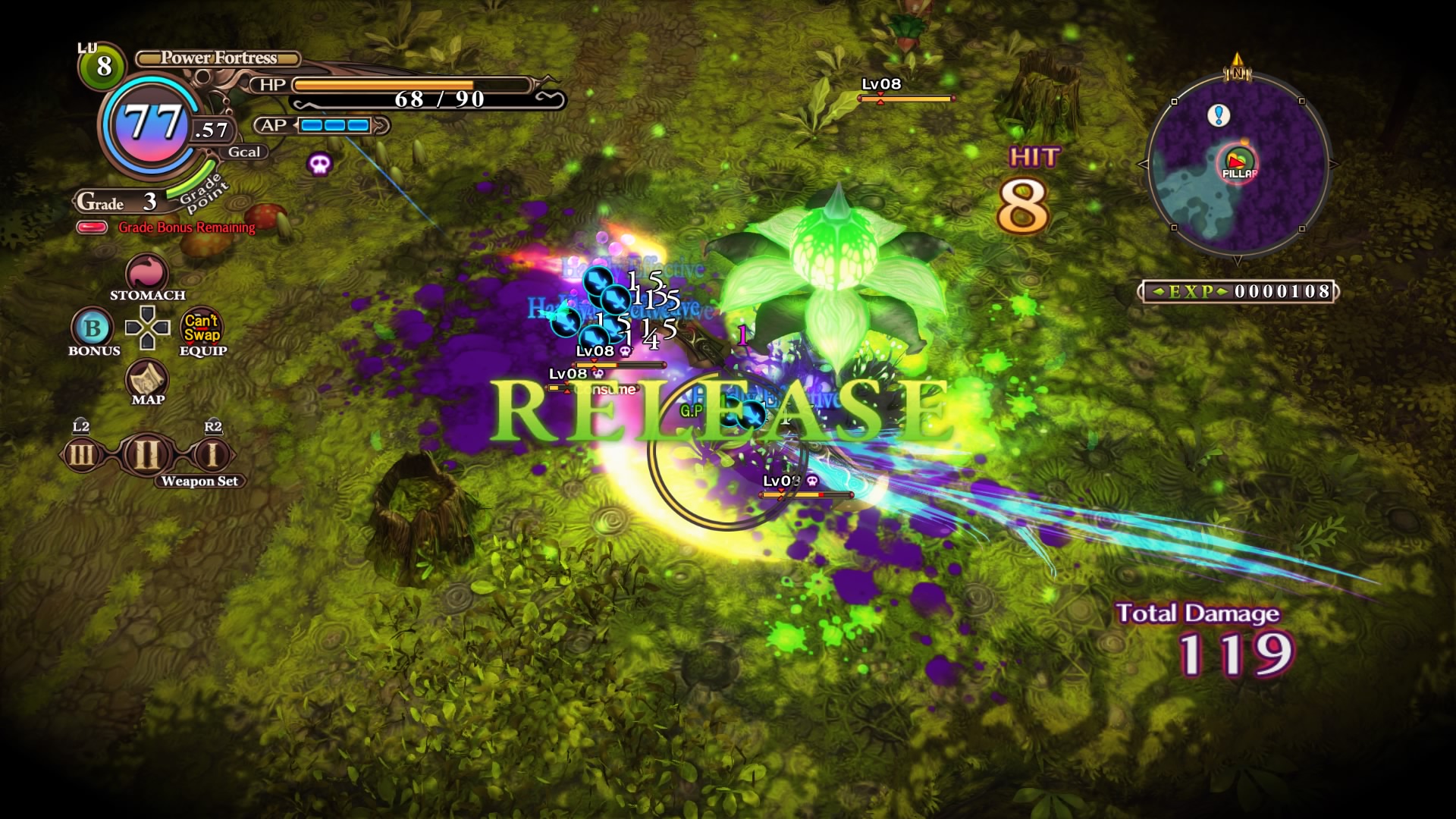
Task: Switch to Weapon Set III
Action: pyautogui.click(x=82, y=455)
